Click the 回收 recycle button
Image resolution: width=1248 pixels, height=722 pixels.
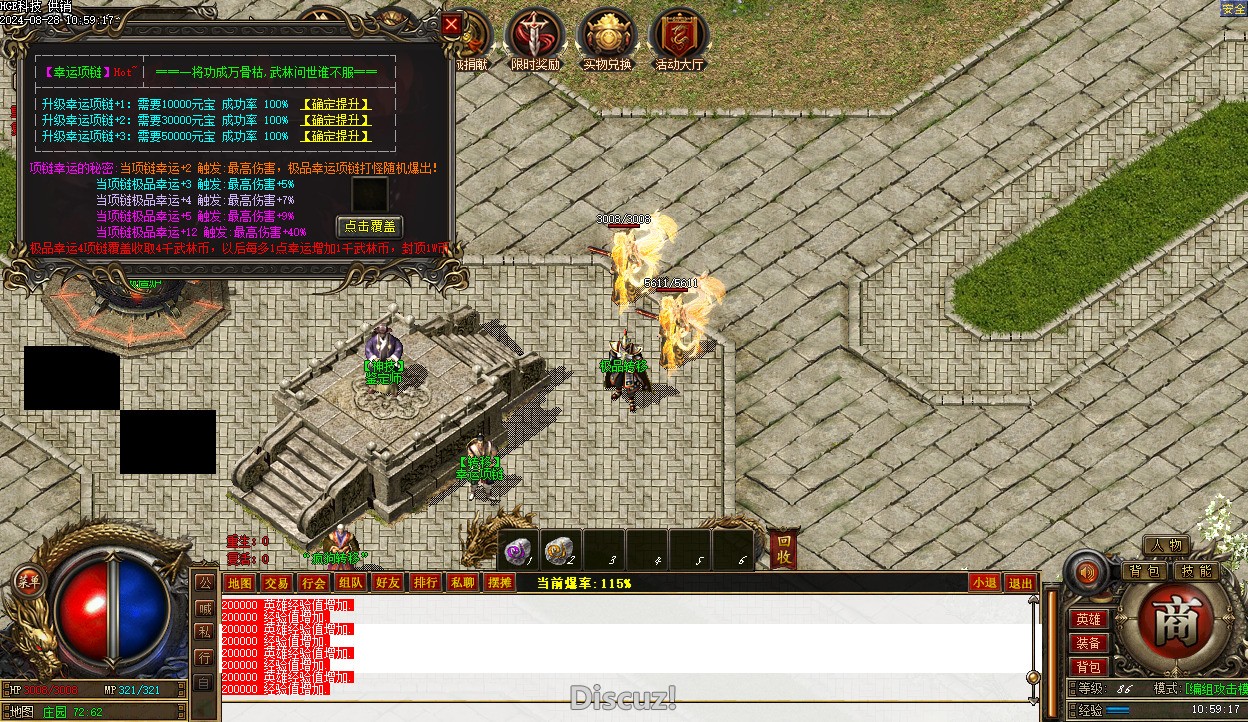784,550
